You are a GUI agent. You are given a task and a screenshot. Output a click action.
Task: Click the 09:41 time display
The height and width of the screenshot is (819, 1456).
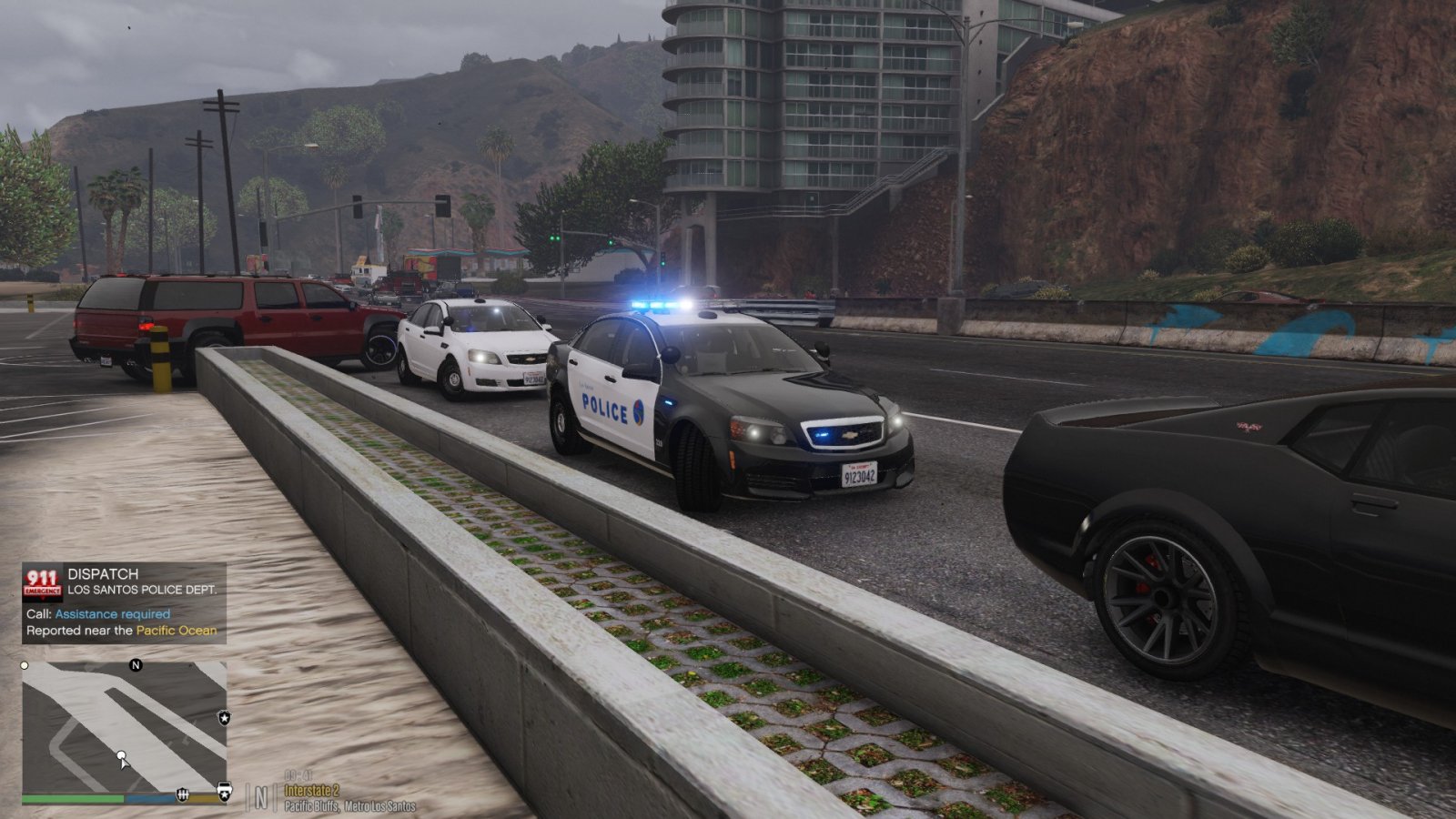299,775
